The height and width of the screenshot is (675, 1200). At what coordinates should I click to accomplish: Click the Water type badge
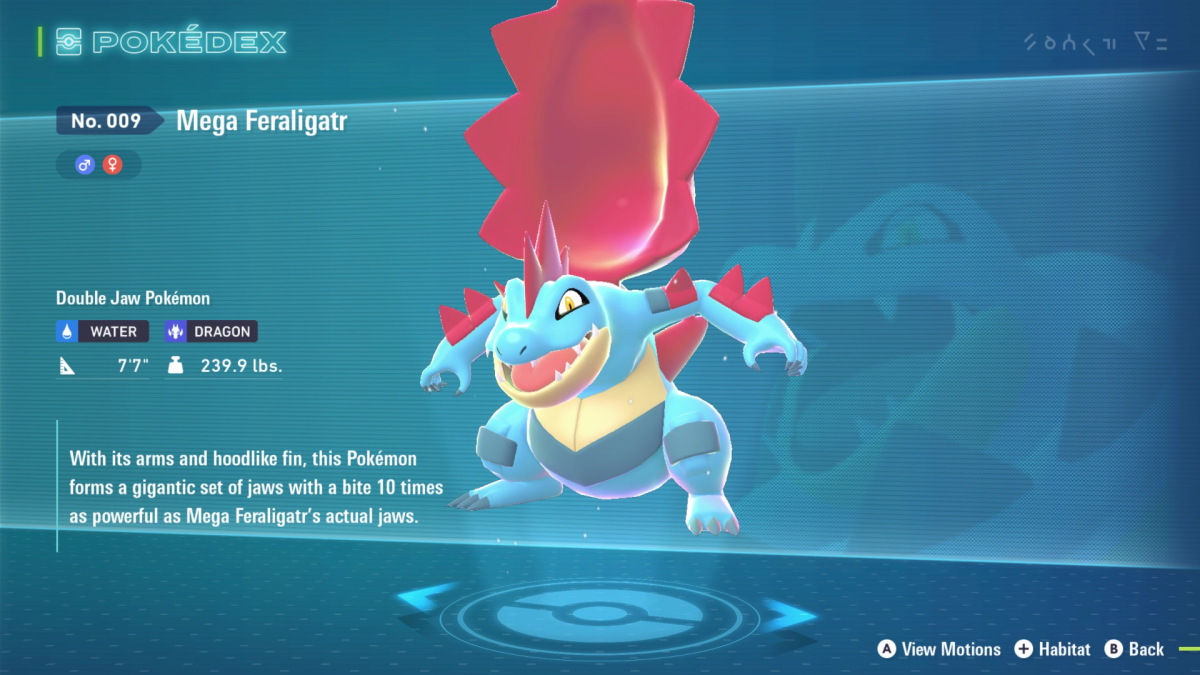pyautogui.click(x=103, y=331)
